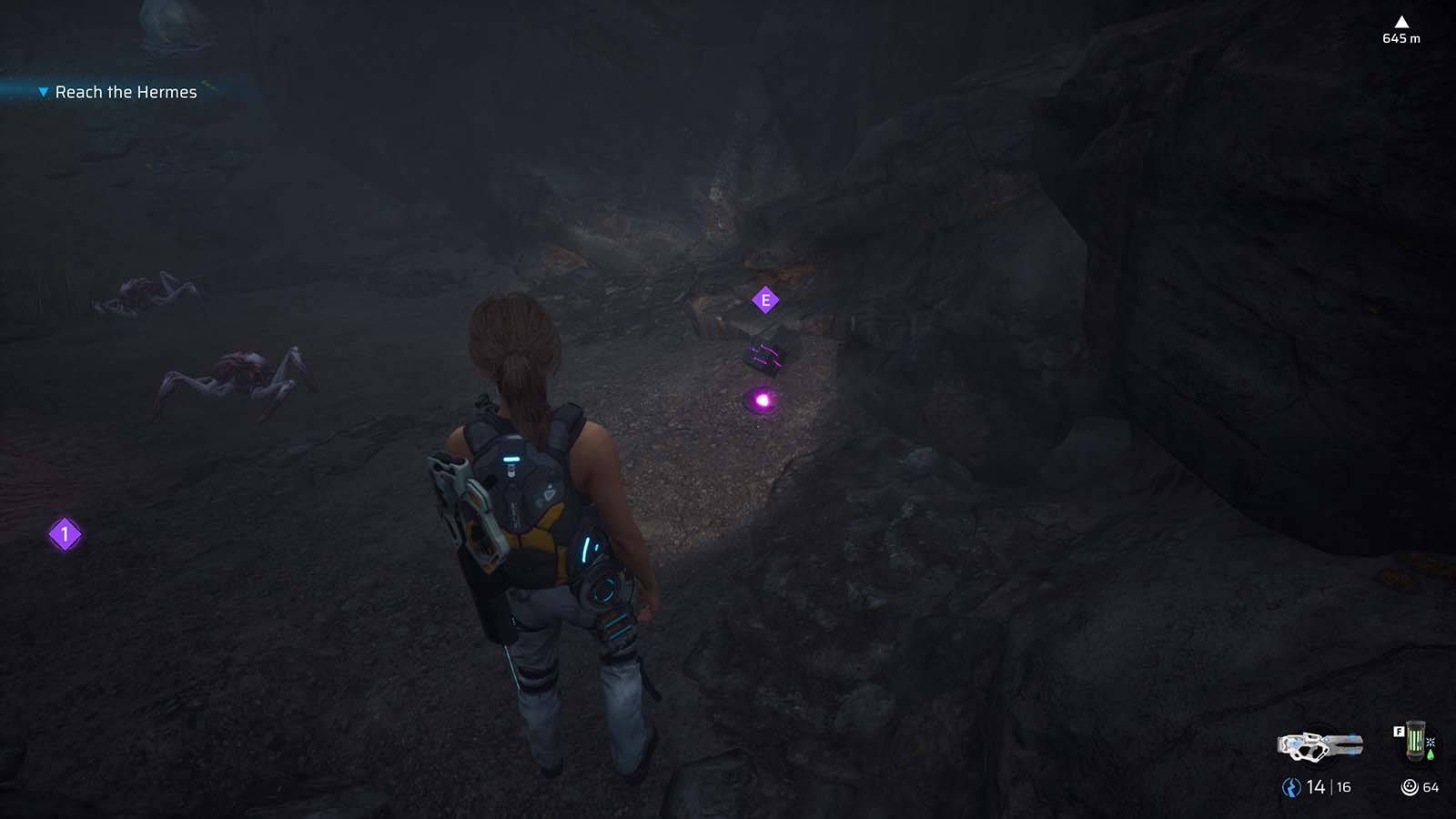Collapse the Reach the Hermes objective triangle
The height and width of the screenshot is (819, 1456).
click(42, 91)
